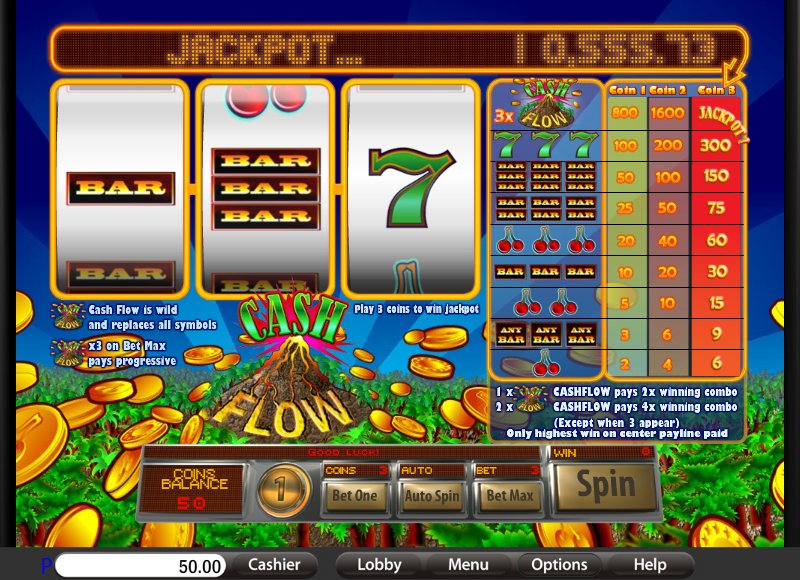Click the Bet One button

coord(354,495)
